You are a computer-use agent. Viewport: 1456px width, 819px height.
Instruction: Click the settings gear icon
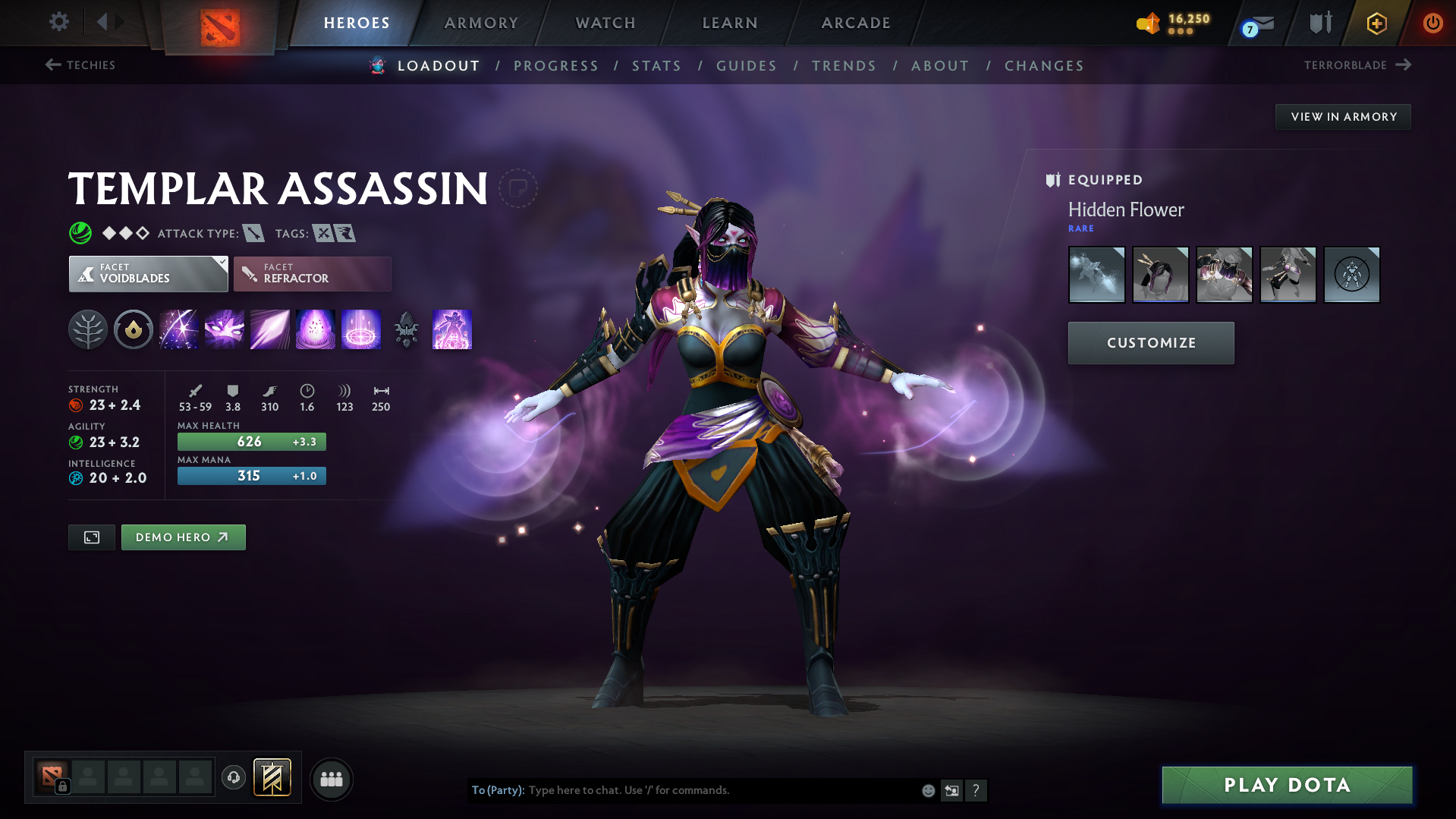pyautogui.click(x=58, y=22)
